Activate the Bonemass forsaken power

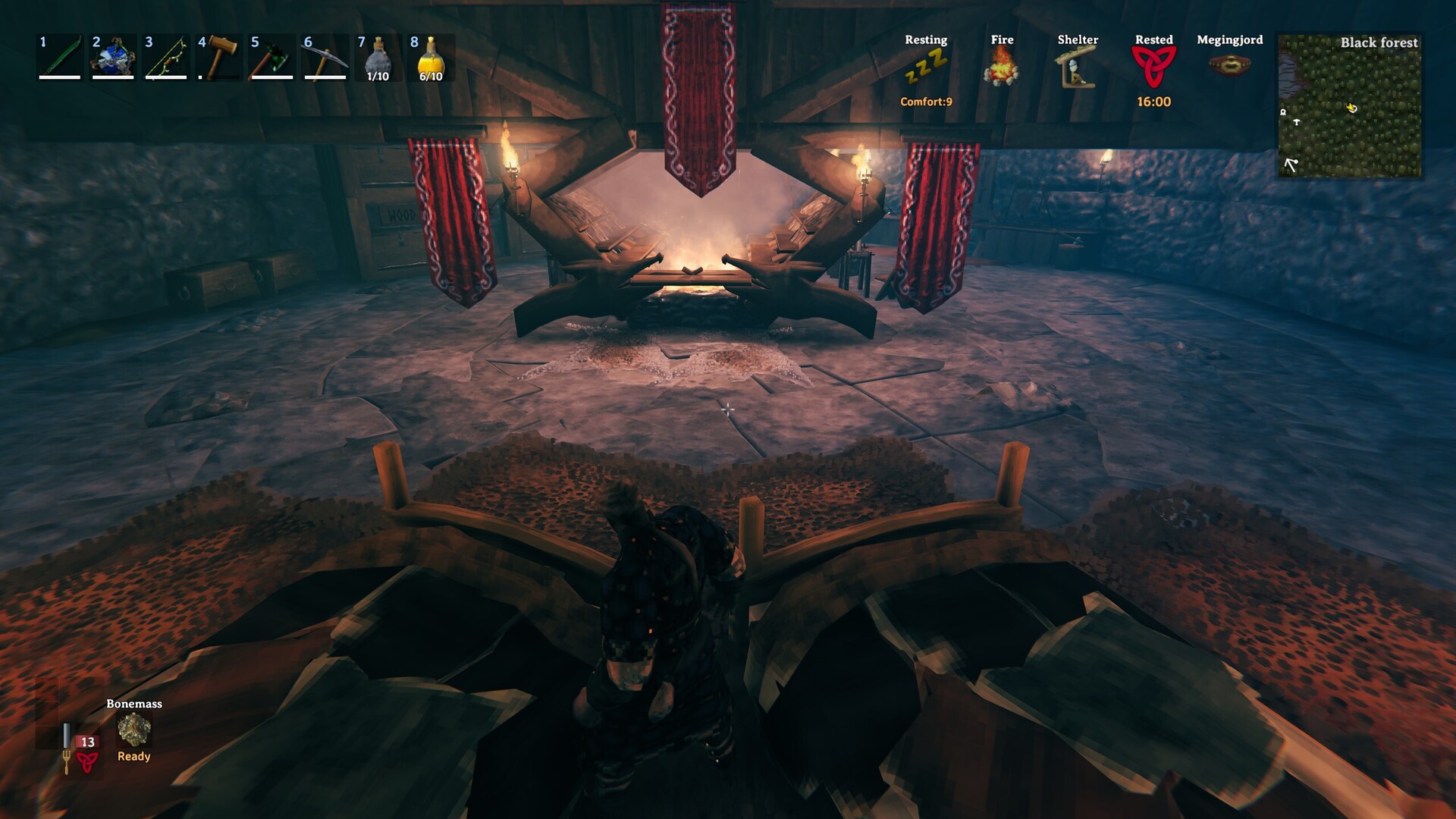tap(134, 730)
